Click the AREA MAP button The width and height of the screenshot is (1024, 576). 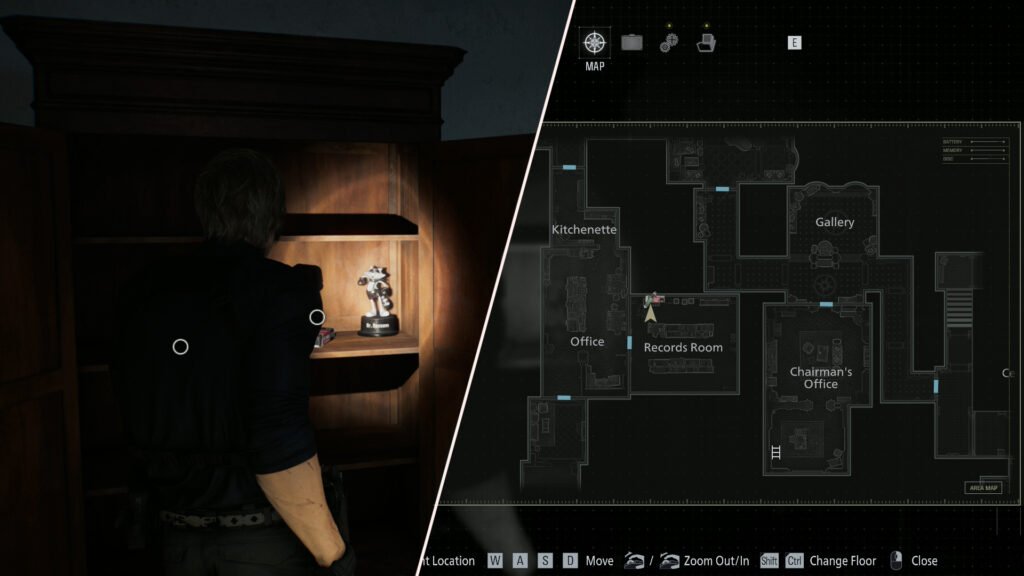[x=982, y=488]
